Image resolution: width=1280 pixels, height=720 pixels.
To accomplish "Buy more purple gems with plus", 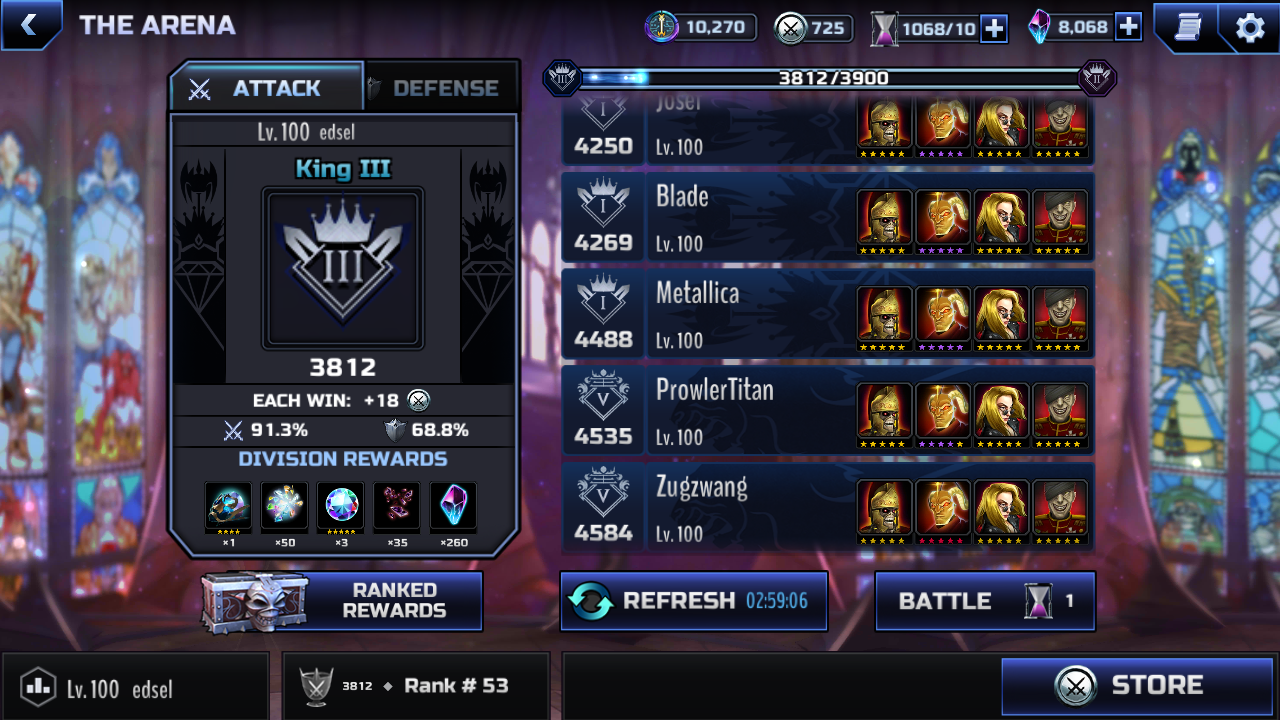I will 1128,27.
